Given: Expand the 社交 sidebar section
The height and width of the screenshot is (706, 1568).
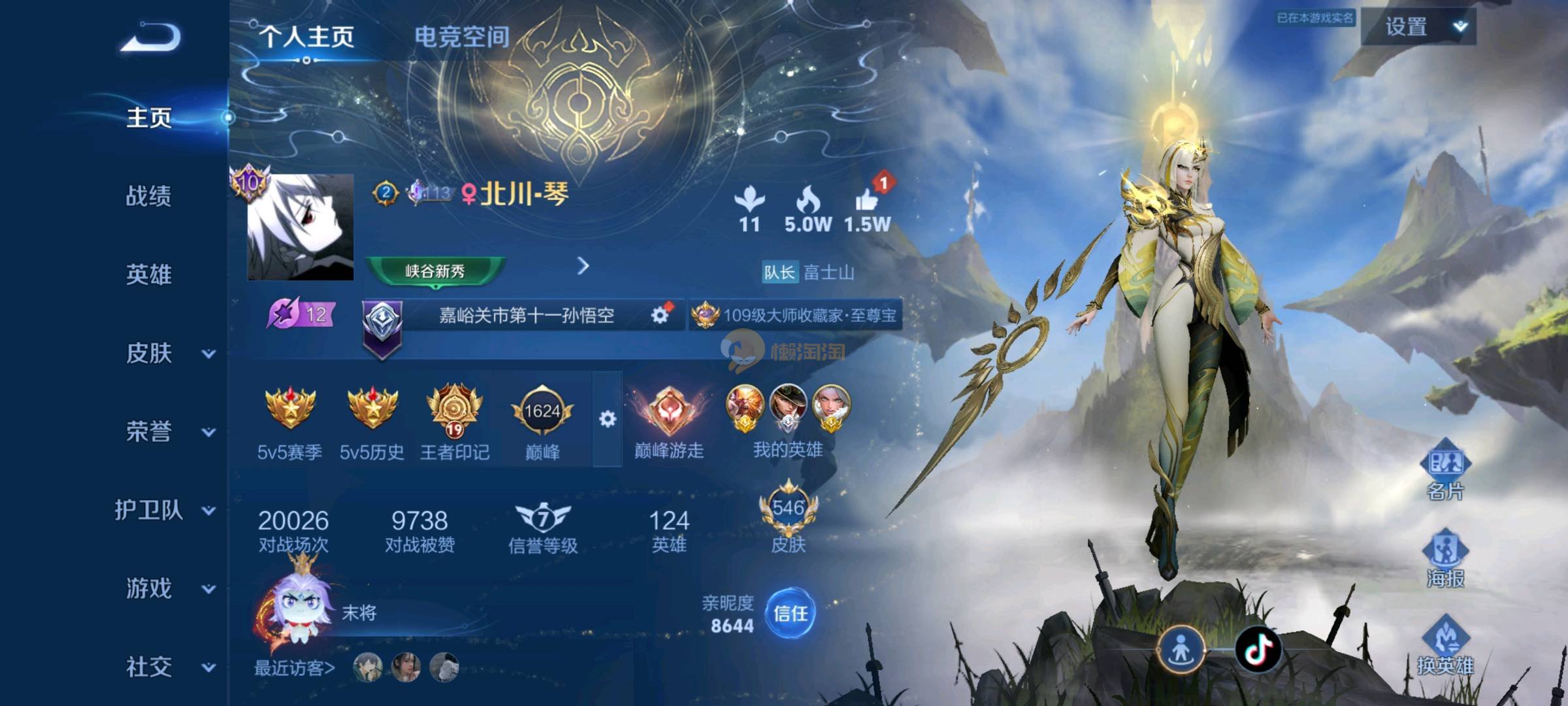Looking at the screenshot, I should pos(167,667).
